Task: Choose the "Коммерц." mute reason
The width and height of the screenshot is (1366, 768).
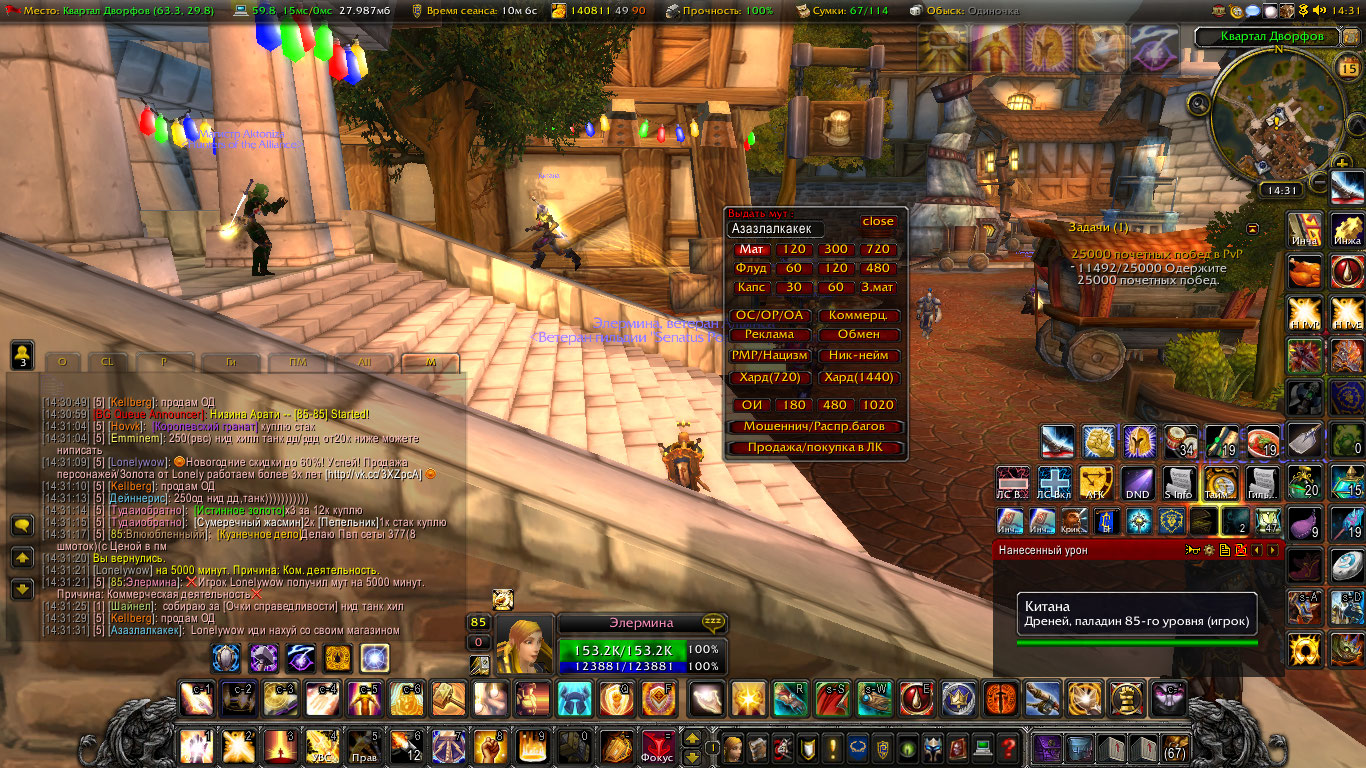Action: pos(859,315)
